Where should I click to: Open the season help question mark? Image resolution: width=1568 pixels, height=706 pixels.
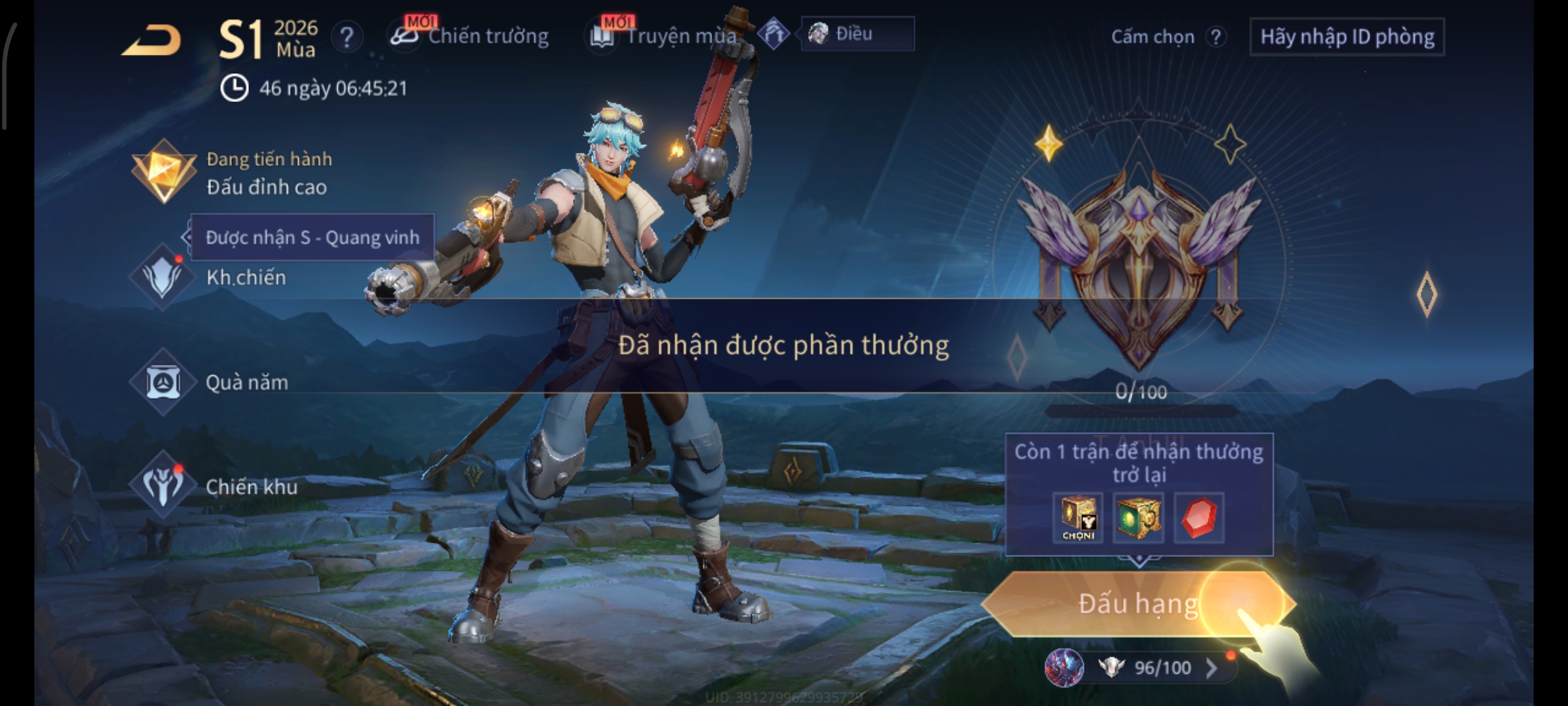(346, 37)
